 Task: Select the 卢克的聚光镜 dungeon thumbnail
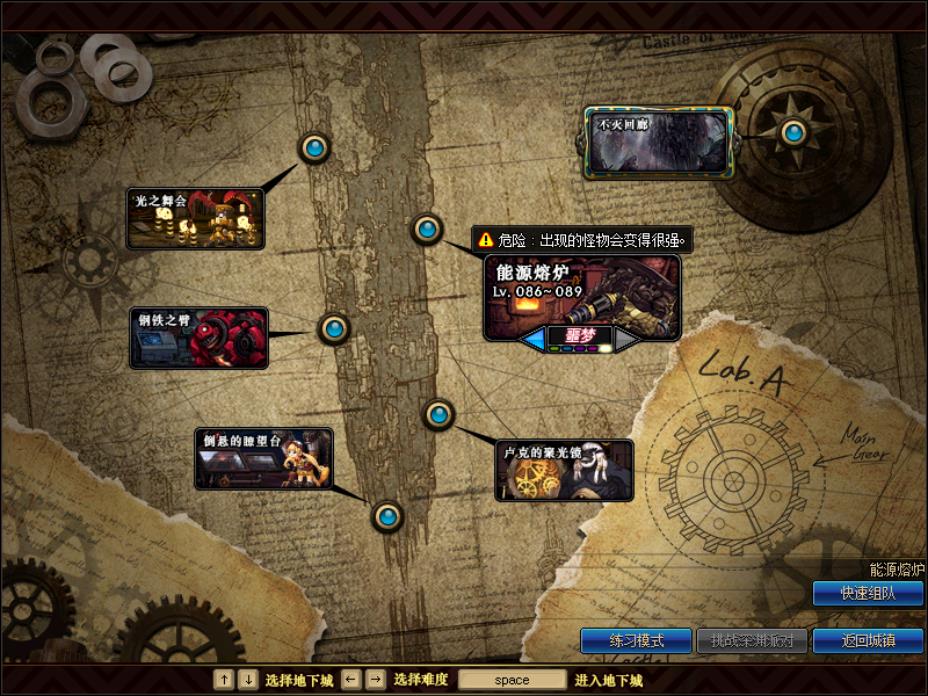pyautogui.click(x=564, y=470)
